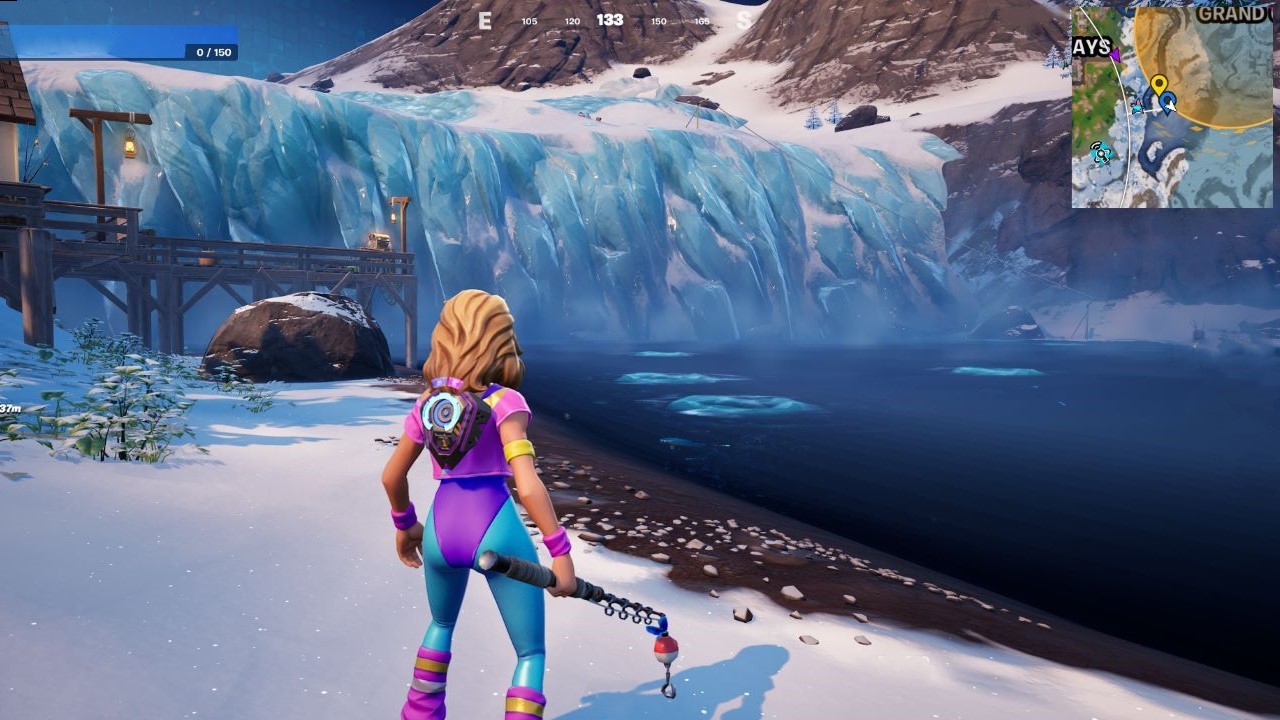Select the 120 heading on the compass strip
The width and height of the screenshot is (1280, 720).
tap(572, 20)
